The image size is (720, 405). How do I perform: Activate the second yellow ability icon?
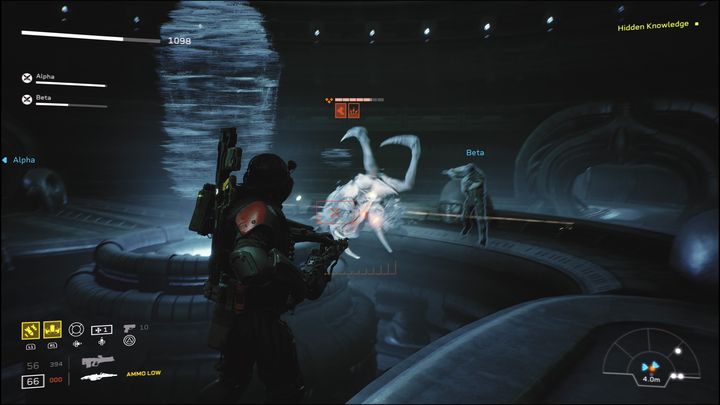(x=53, y=328)
